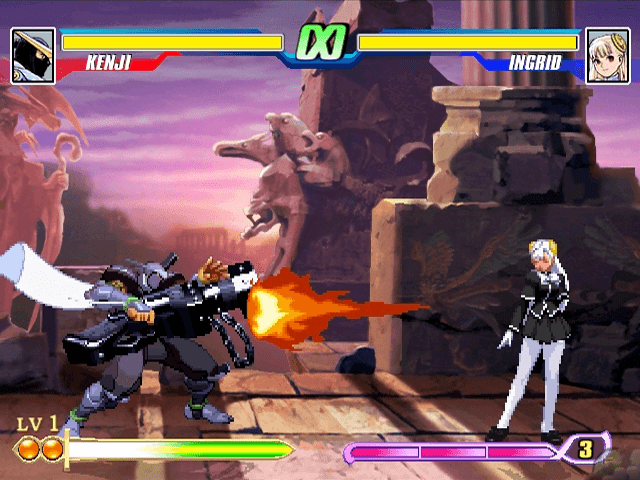Click Kenji's character portrait
The width and height of the screenshot is (640, 480).
[x=33, y=54]
